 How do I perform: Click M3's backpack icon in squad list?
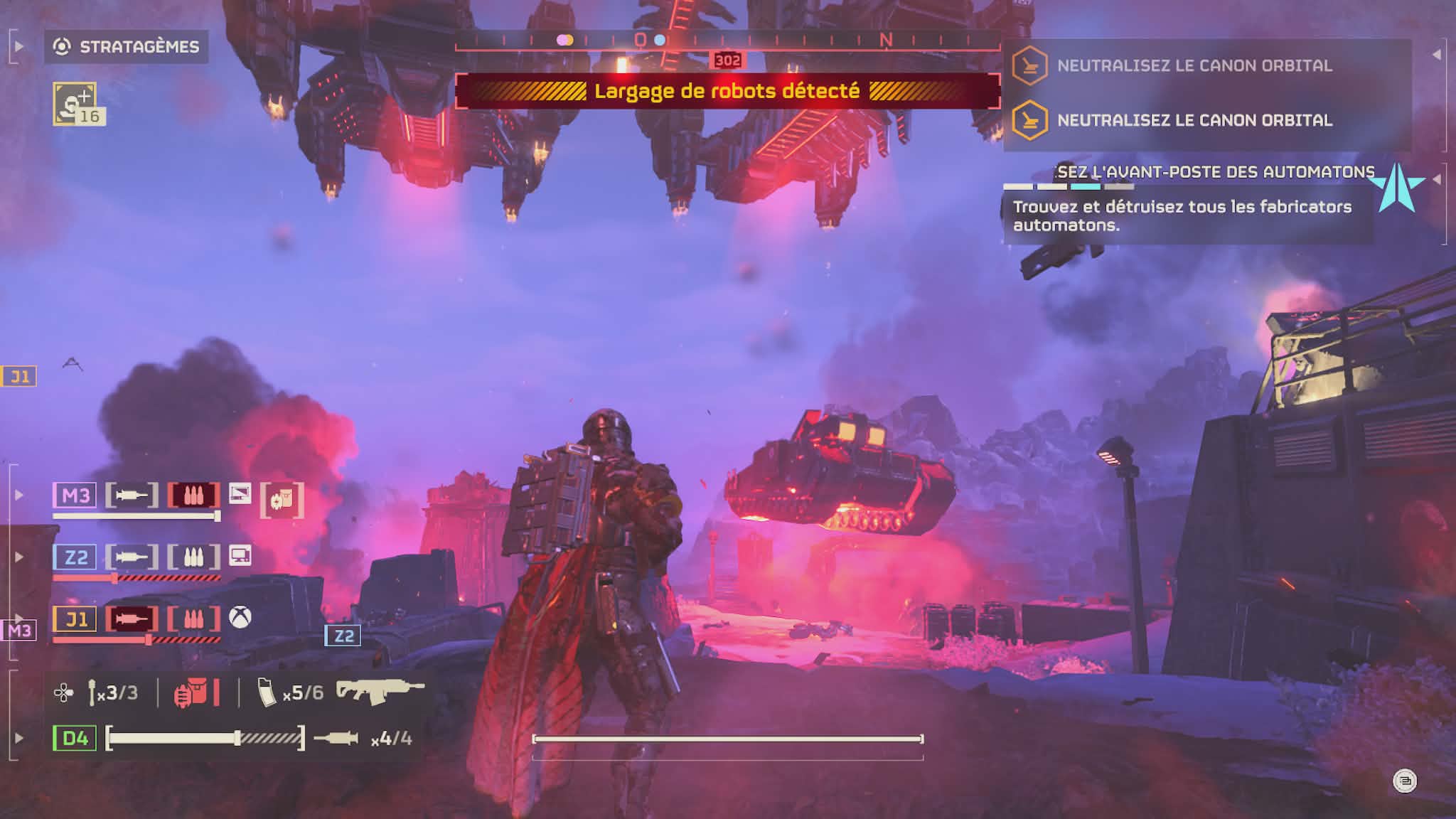point(282,500)
